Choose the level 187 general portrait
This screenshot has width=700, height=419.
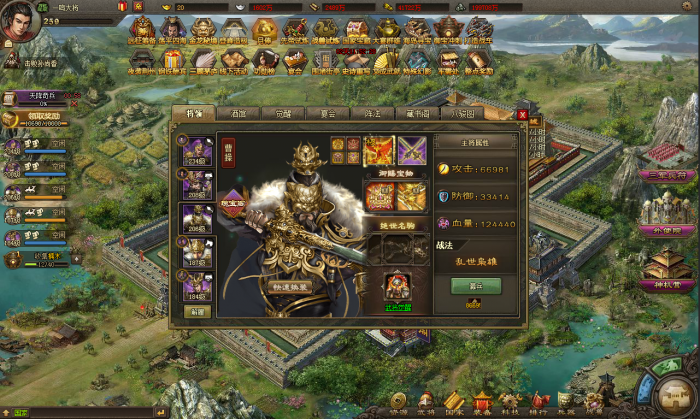click(197, 254)
